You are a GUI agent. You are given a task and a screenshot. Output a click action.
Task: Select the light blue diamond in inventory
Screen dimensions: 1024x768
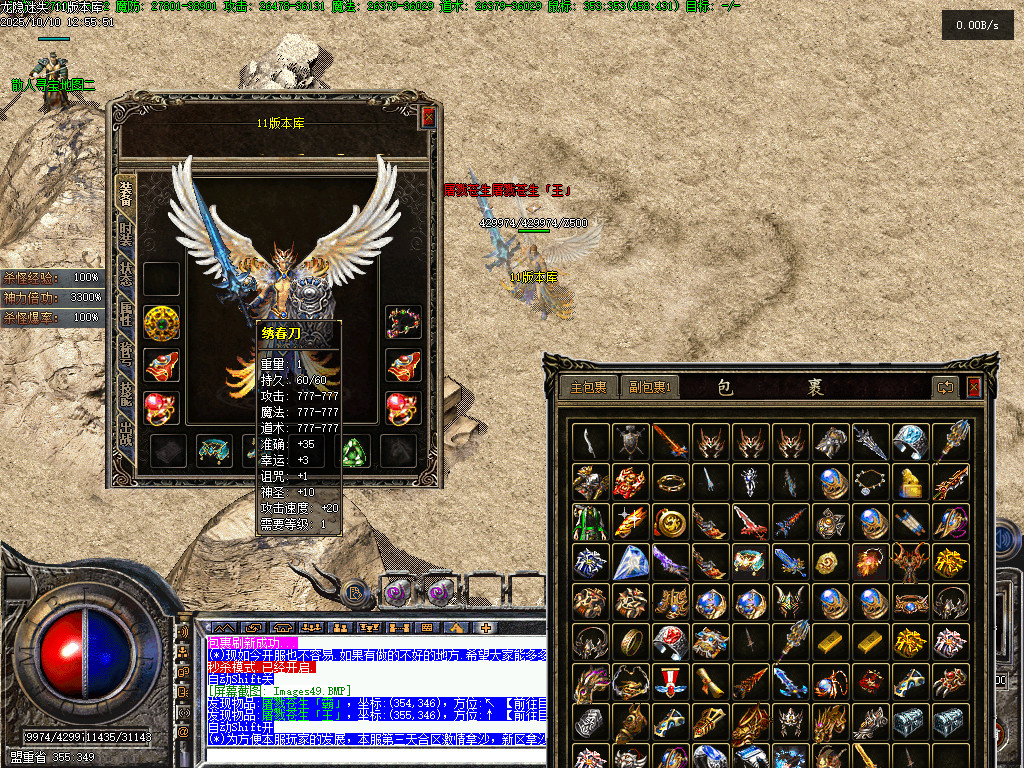pos(630,561)
